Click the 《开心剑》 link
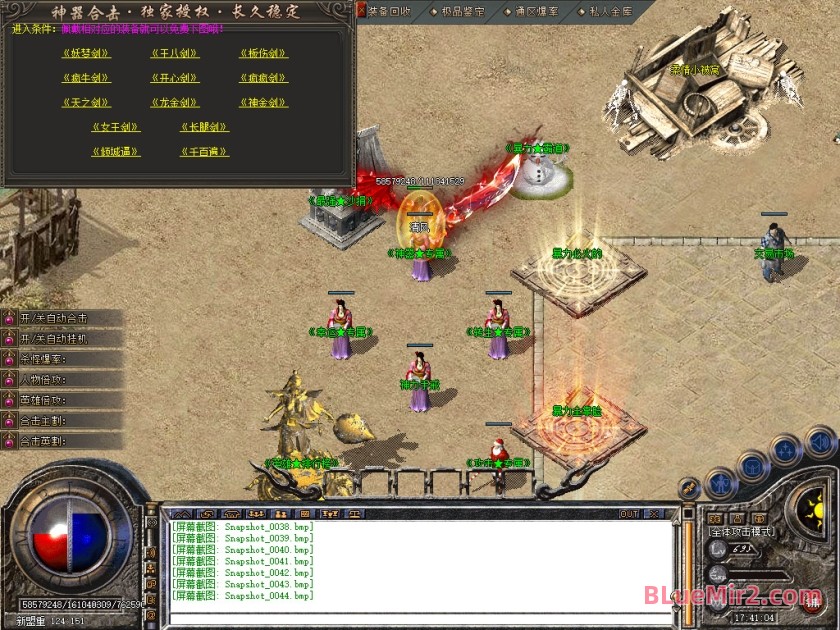The width and height of the screenshot is (840, 630). 175,78
